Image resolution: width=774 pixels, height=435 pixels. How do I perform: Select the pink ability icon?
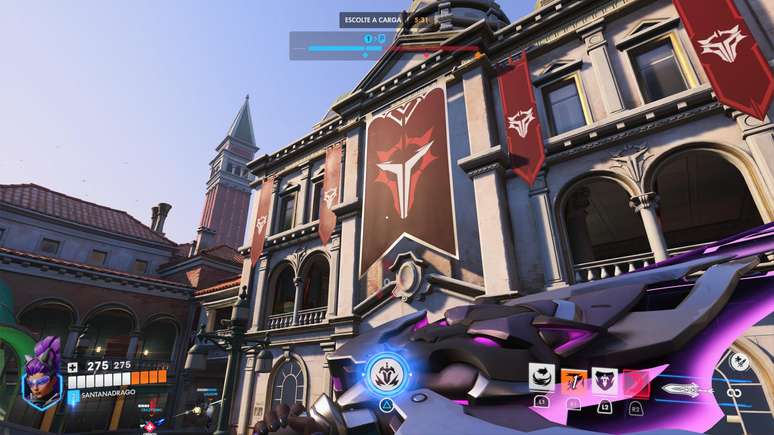(636, 380)
